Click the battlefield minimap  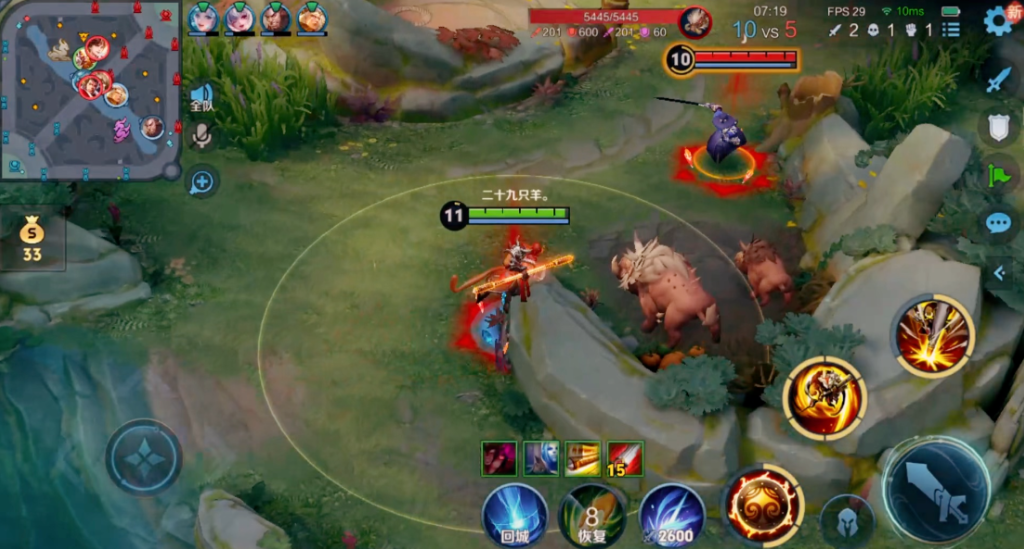click(x=90, y=89)
